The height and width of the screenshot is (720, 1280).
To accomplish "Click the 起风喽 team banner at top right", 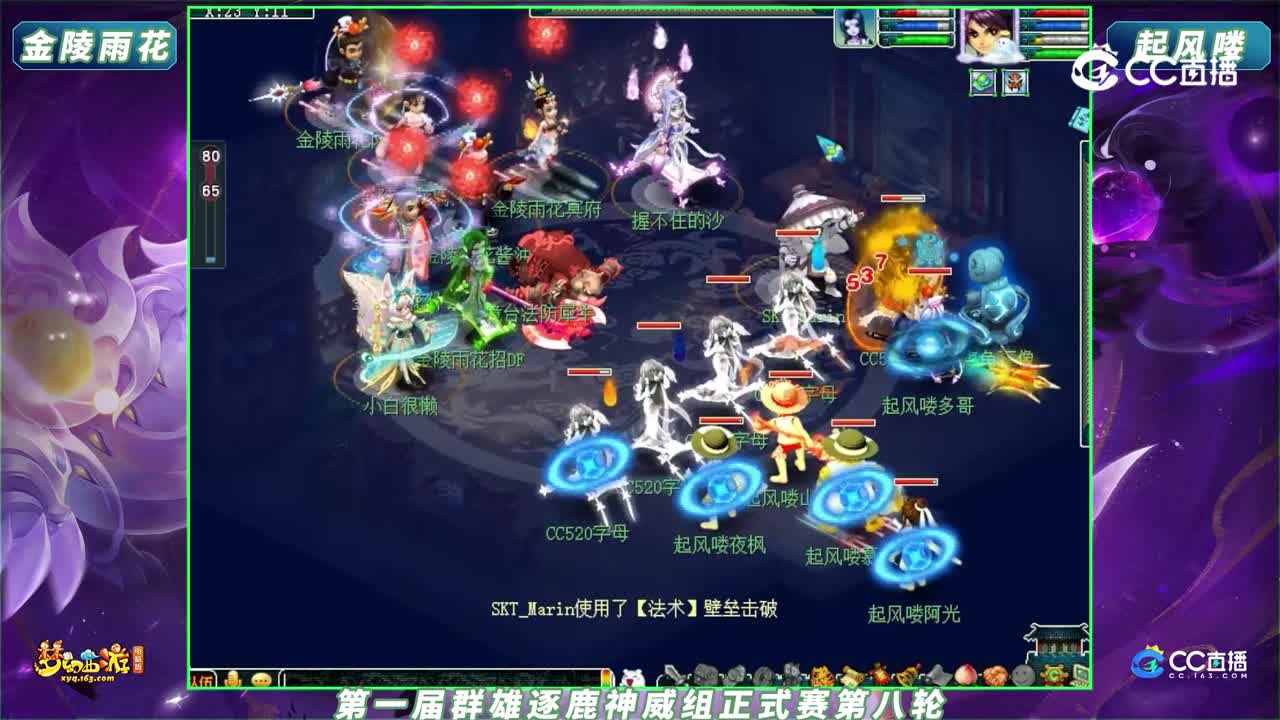I will pos(1189,43).
